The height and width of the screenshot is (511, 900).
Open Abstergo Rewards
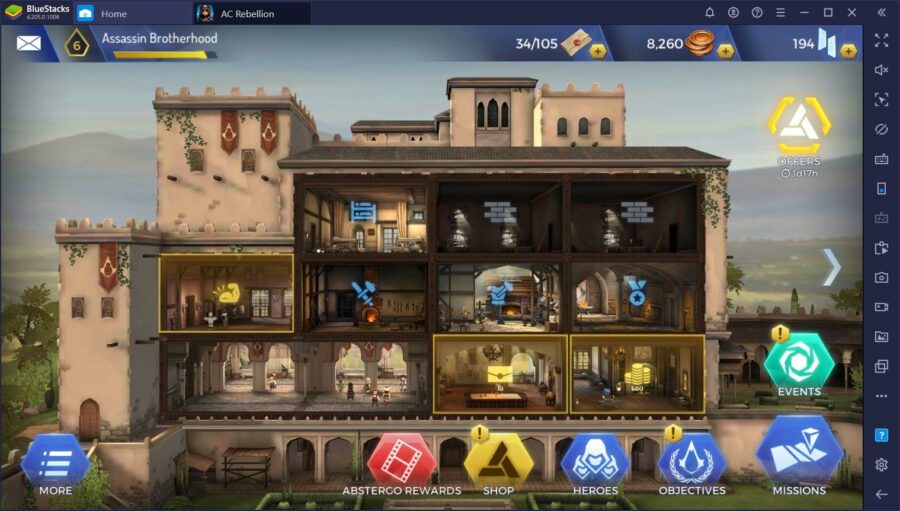click(401, 460)
